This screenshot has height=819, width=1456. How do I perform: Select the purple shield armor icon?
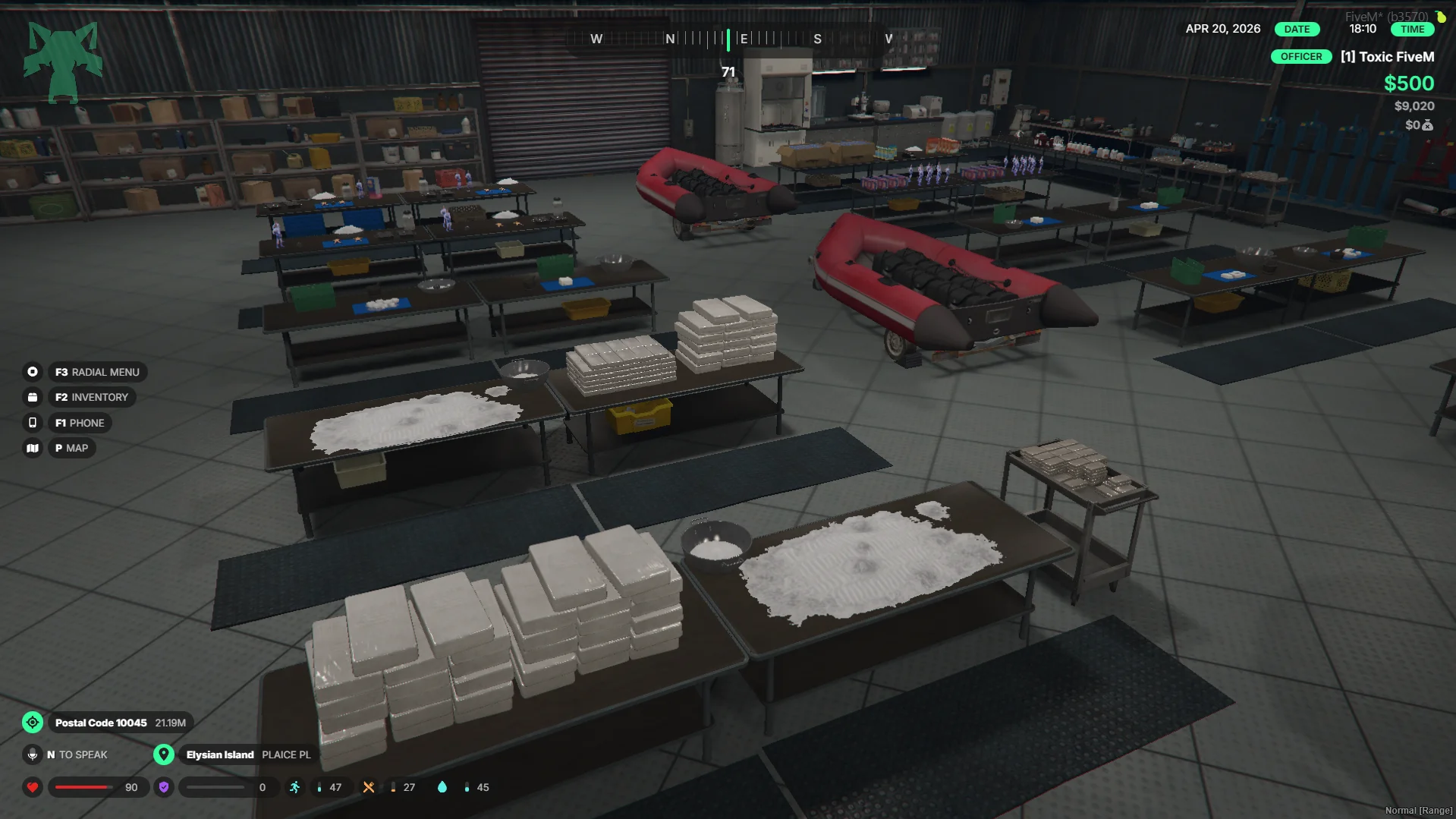click(164, 787)
